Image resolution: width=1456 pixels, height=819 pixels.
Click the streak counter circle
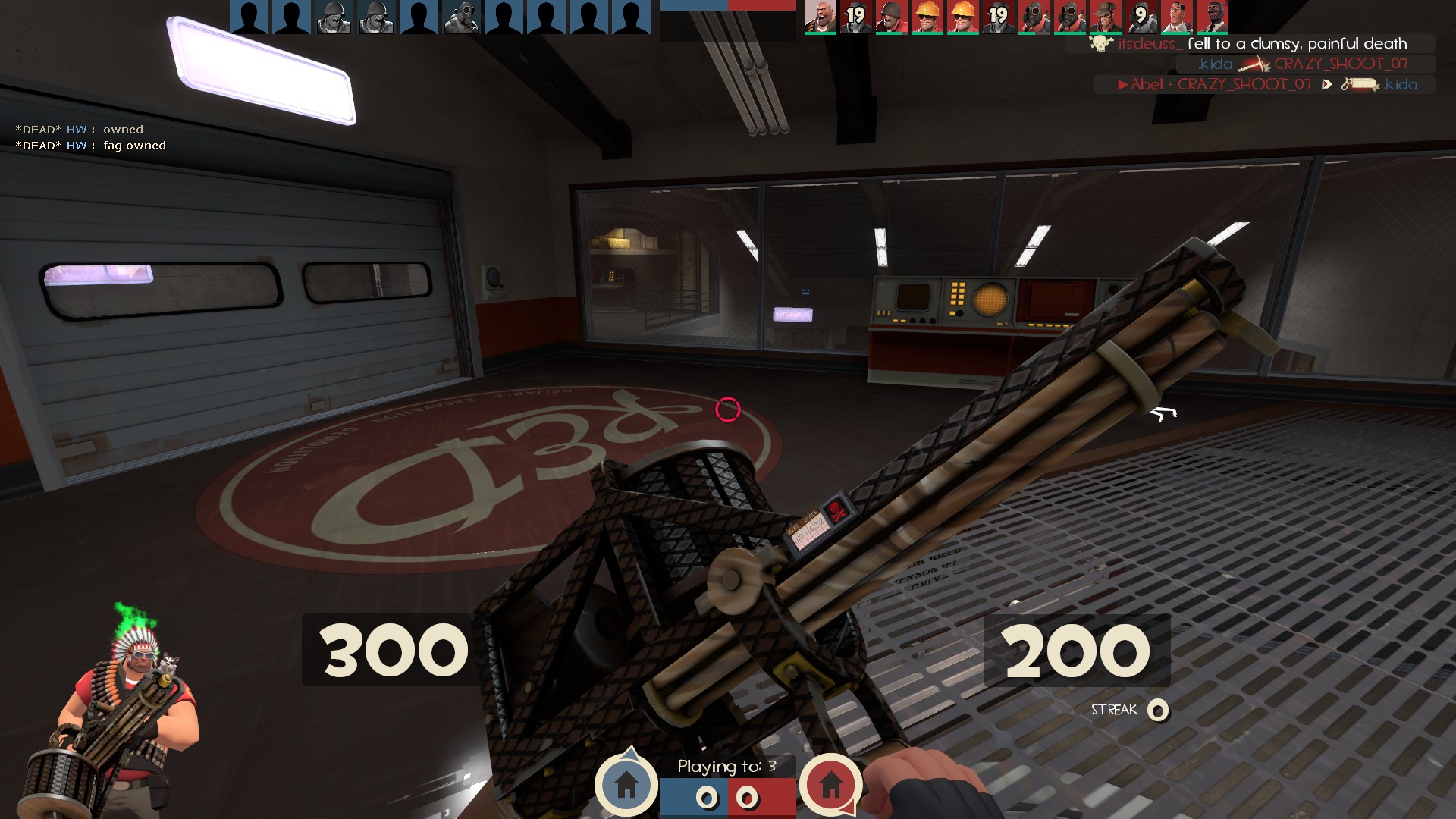[x=1159, y=711]
